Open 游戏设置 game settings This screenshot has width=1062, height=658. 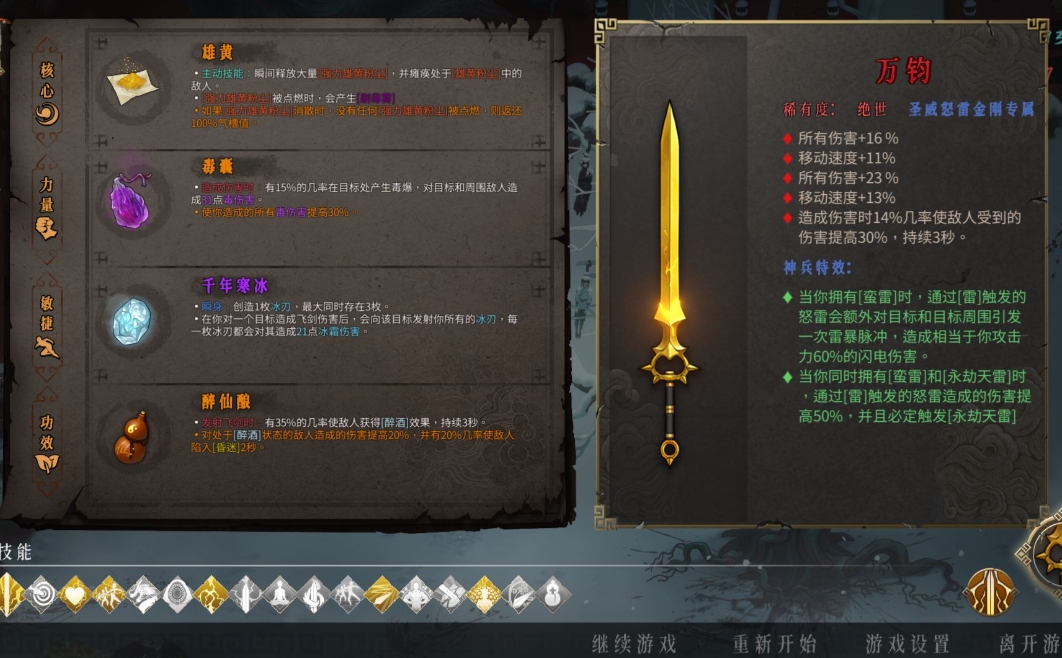click(907, 643)
